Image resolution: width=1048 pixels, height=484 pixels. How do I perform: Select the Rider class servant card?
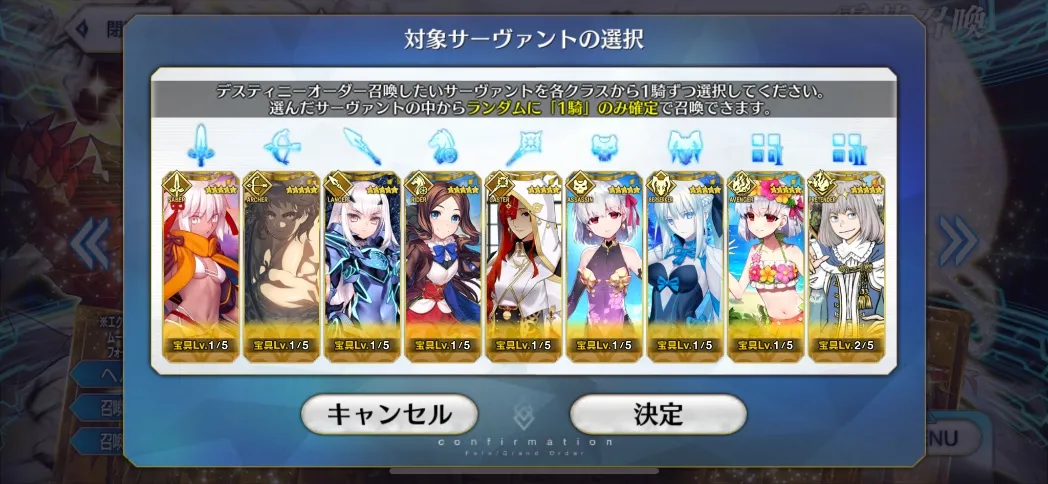coord(443,265)
